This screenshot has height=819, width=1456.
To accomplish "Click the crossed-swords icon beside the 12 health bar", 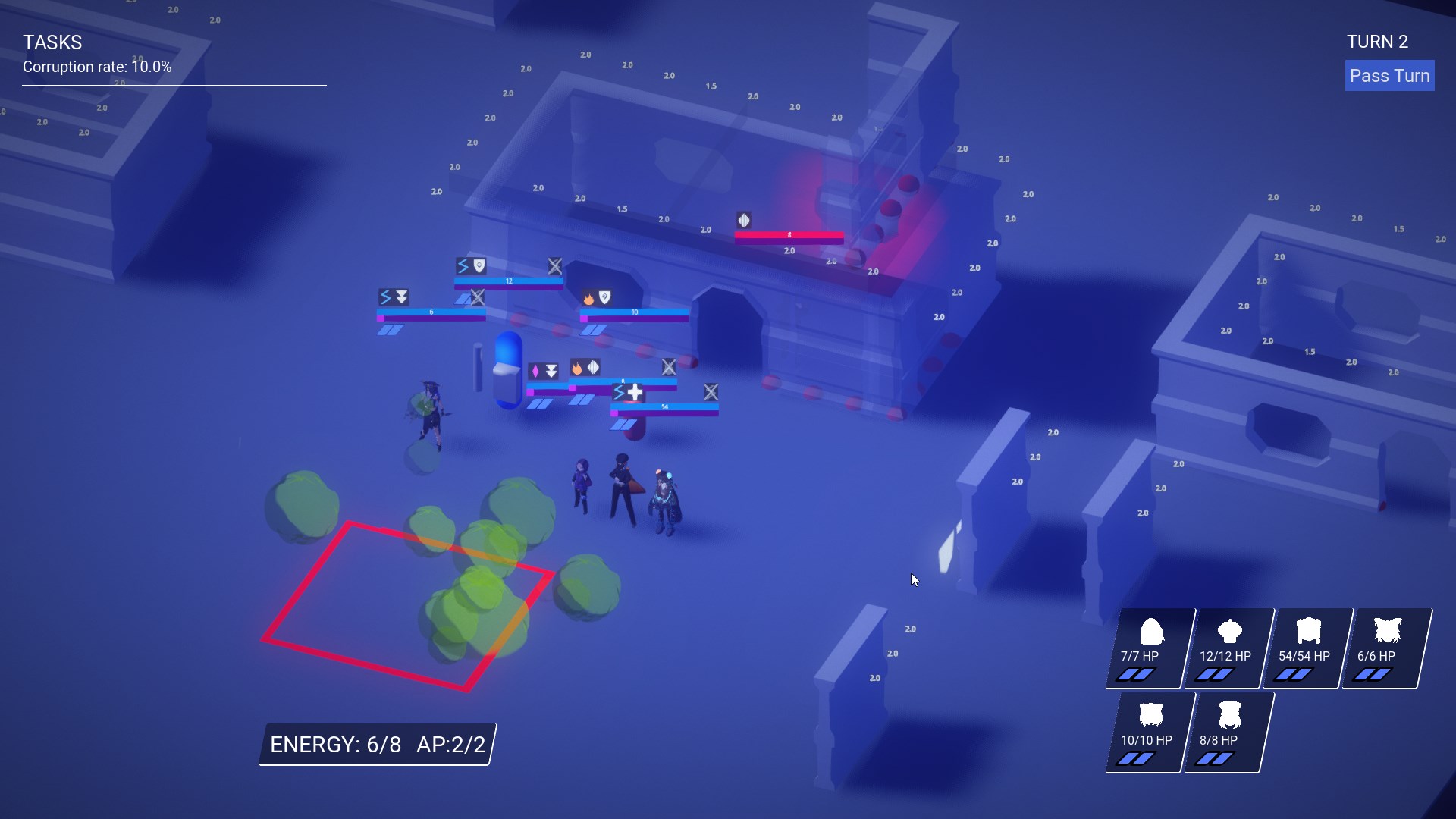I will point(556,267).
